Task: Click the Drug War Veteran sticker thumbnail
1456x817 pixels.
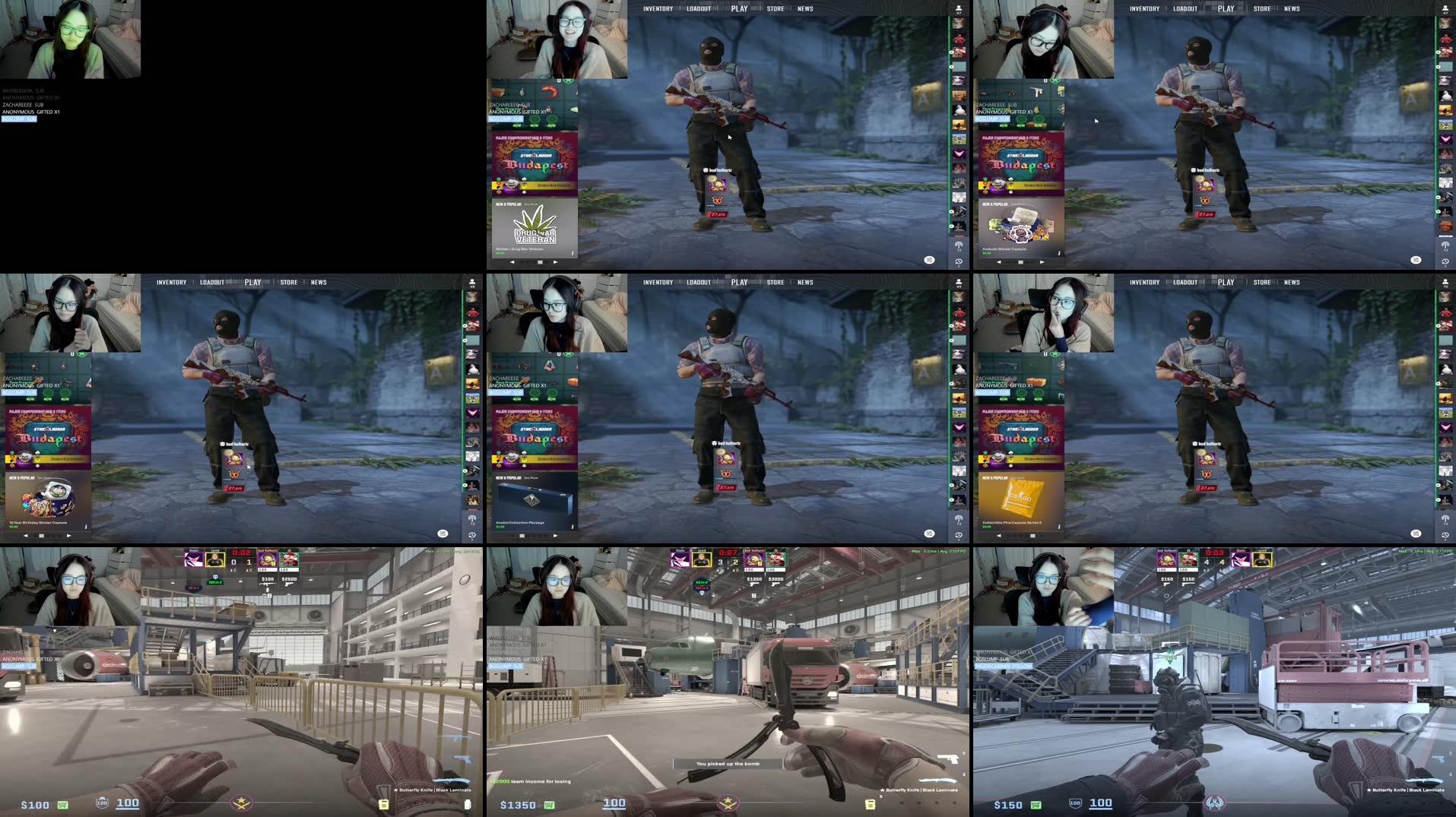Action: click(535, 230)
